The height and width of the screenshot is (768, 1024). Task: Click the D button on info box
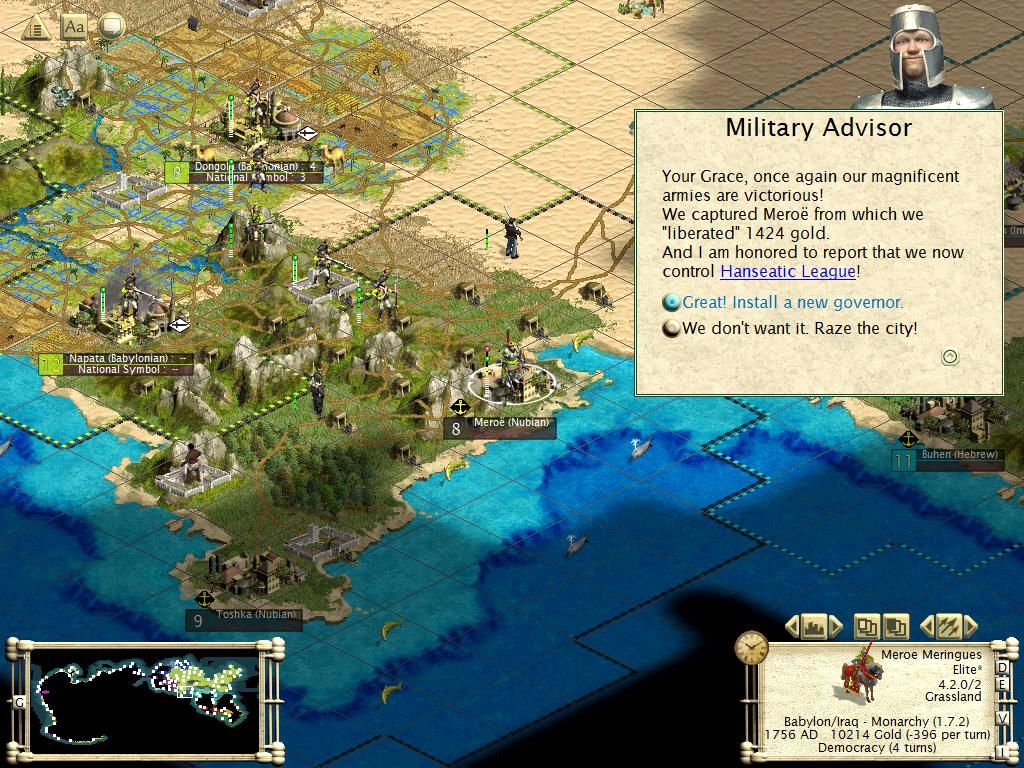(x=1003, y=668)
